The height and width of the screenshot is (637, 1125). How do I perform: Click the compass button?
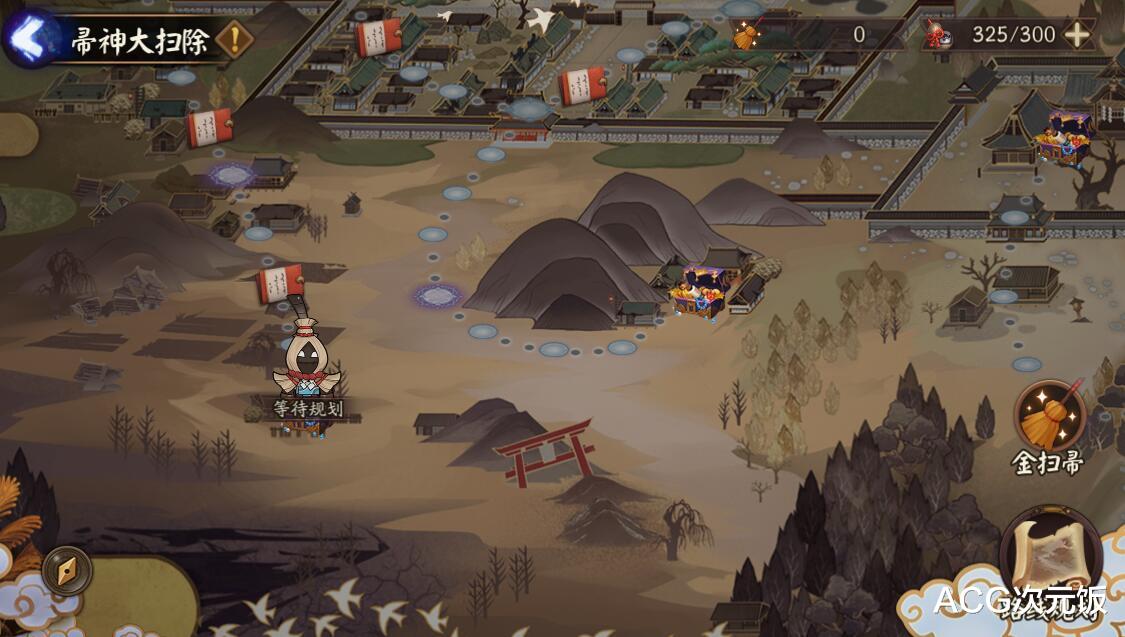67,572
